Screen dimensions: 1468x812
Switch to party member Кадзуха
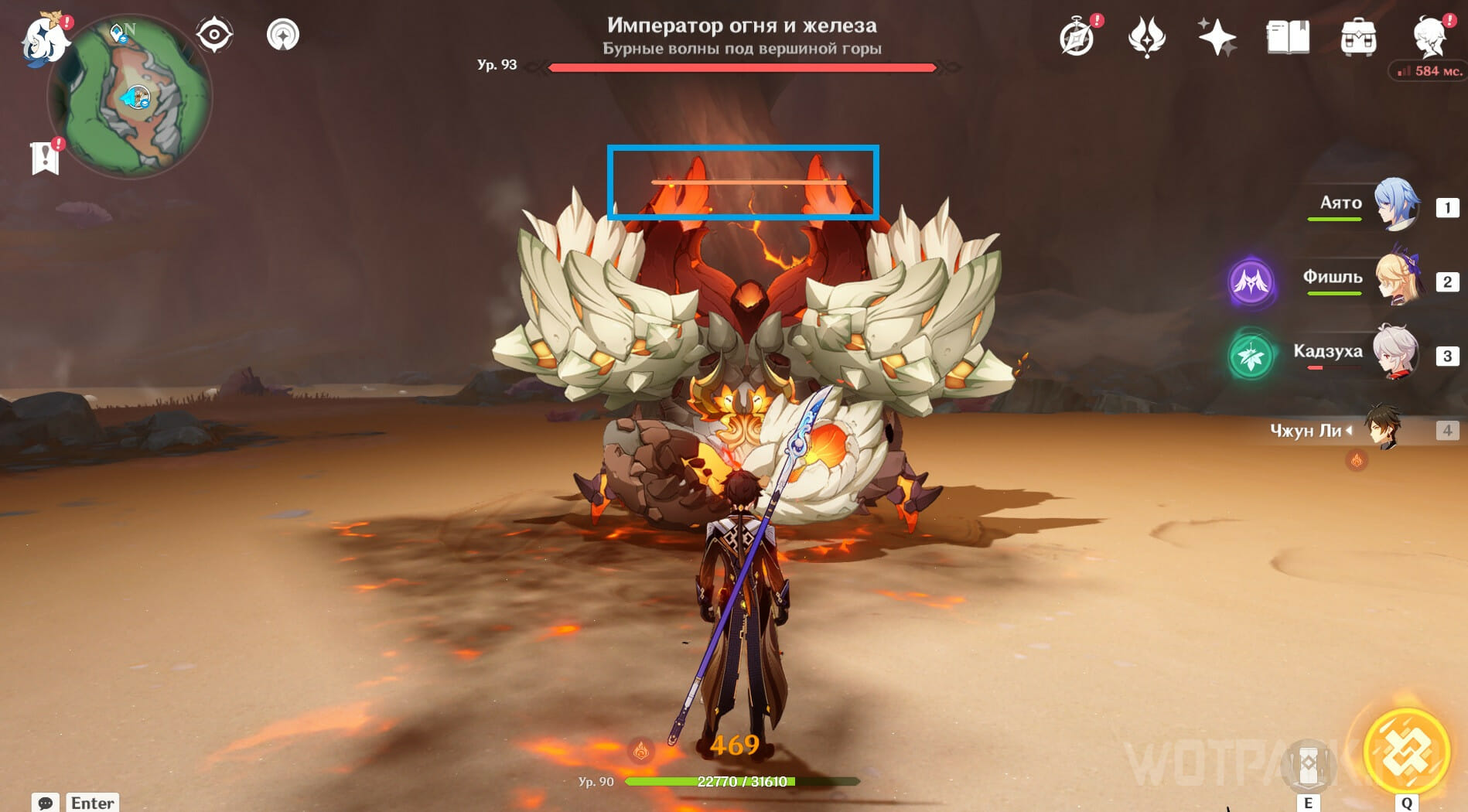tap(1395, 352)
